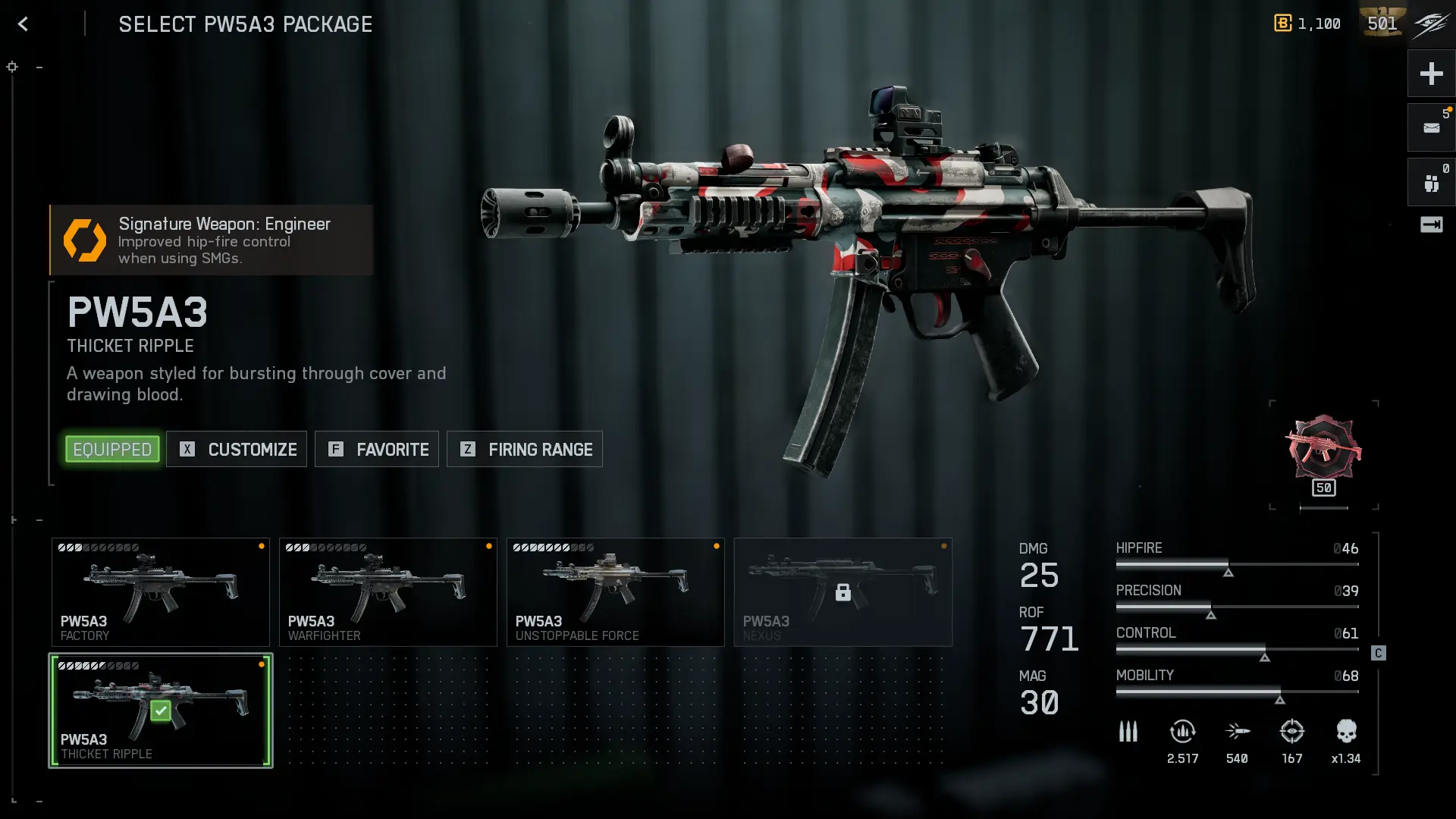
Task: Open the currency balance of 1,100
Action: (x=1307, y=24)
